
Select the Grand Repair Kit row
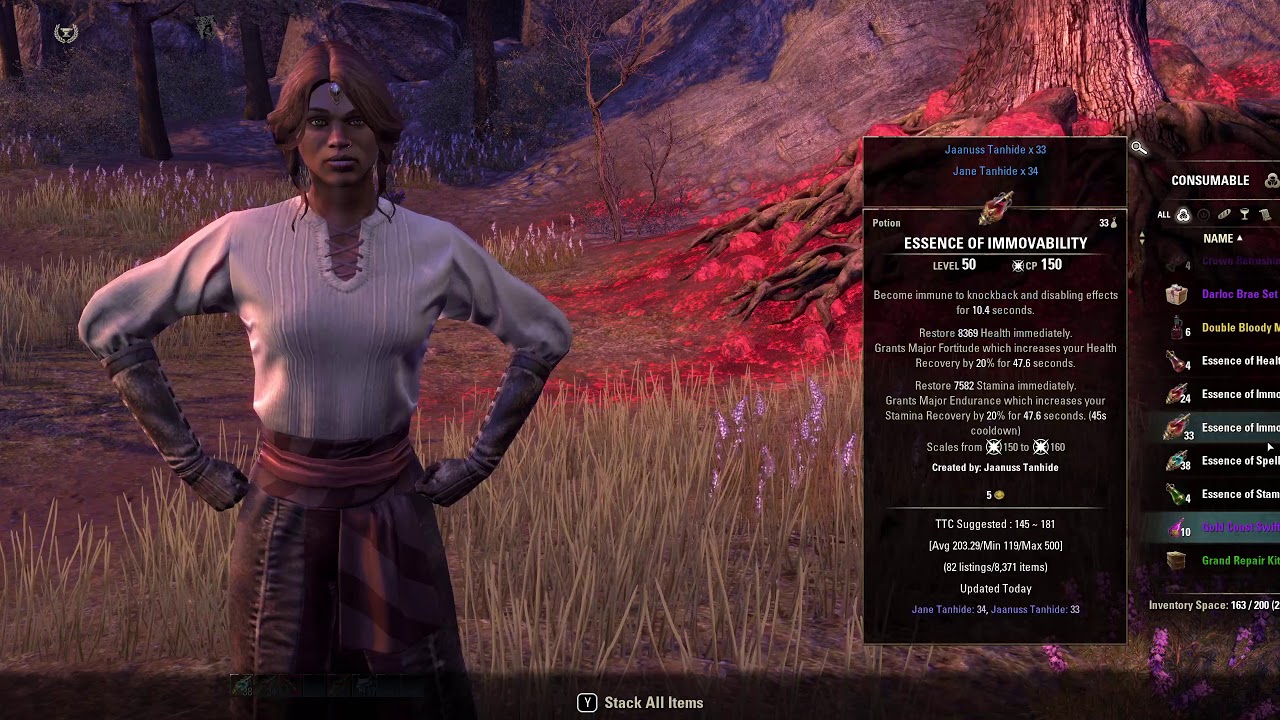point(1239,561)
